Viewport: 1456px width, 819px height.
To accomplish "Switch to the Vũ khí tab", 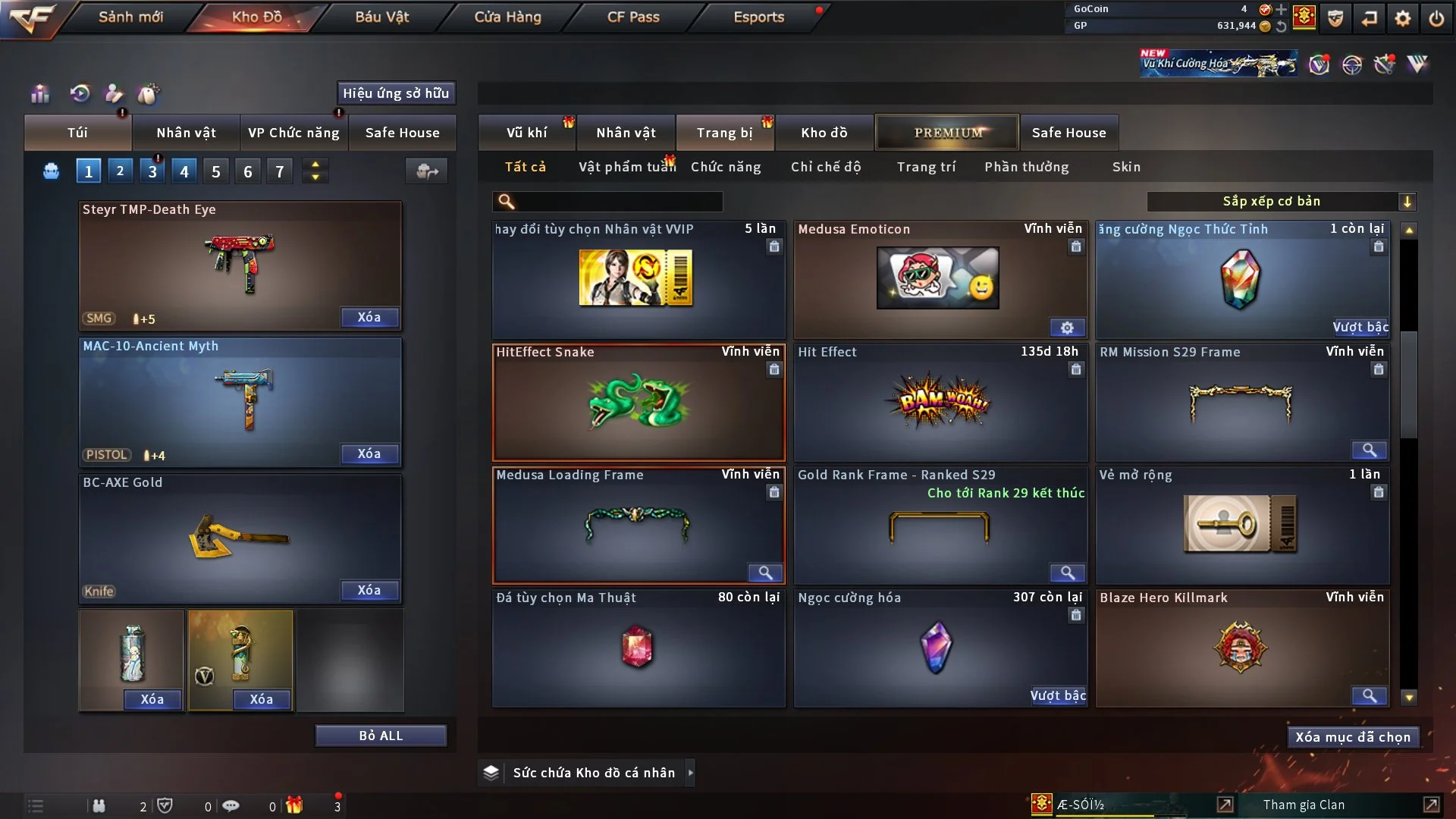I will [526, 133].
